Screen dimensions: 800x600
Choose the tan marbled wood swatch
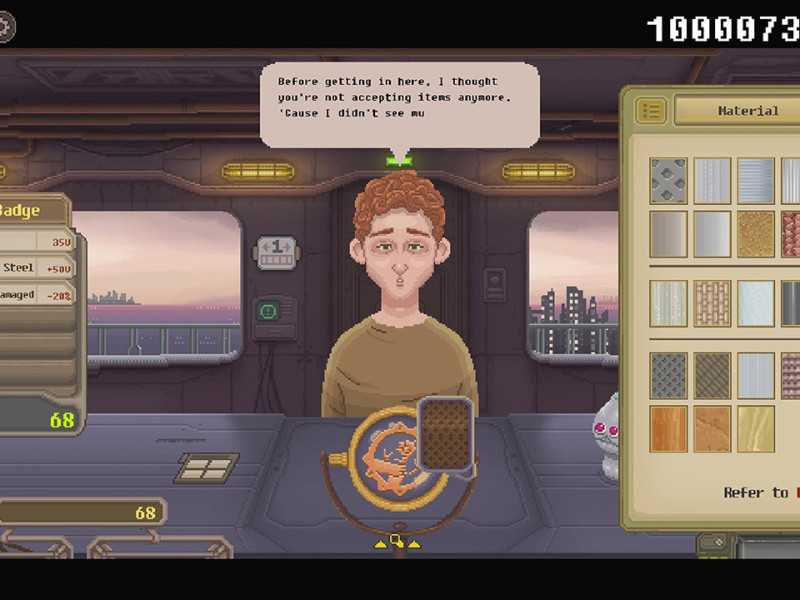tap(713, 428)
